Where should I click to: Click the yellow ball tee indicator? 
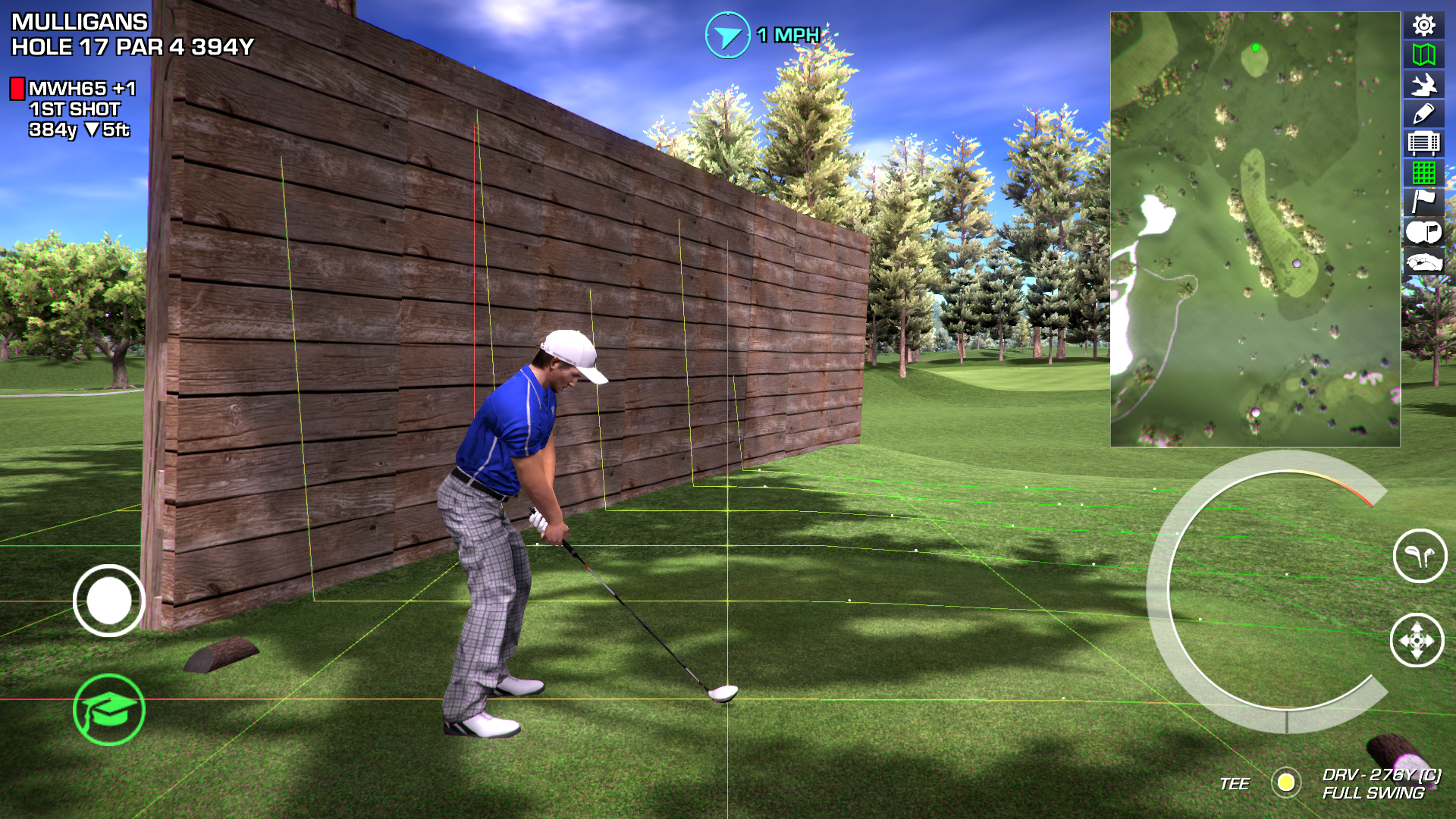click(1285, 782)
